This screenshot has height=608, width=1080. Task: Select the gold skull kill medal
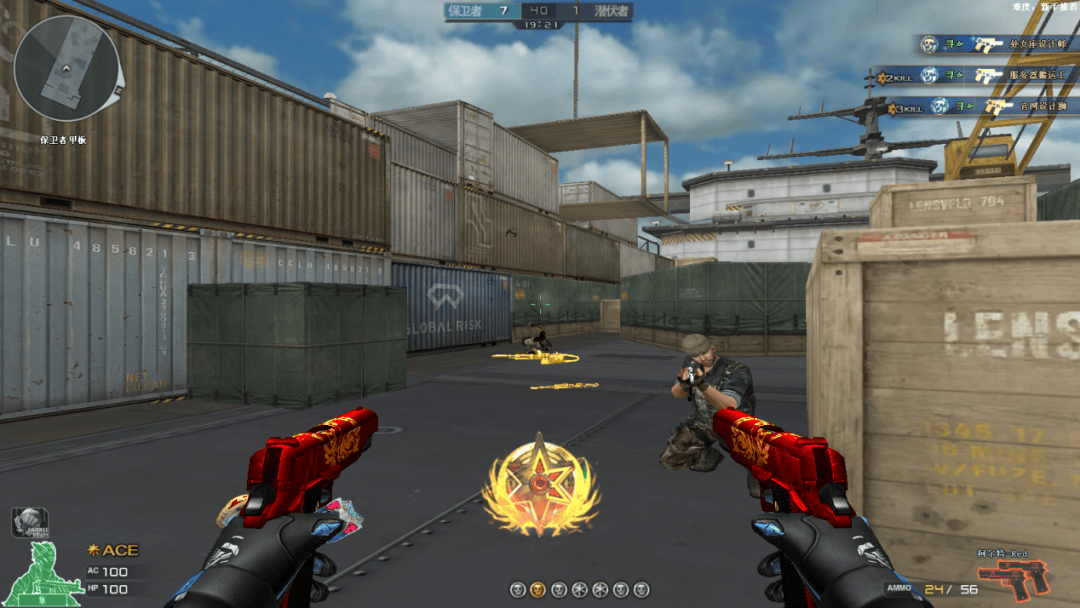538,590
